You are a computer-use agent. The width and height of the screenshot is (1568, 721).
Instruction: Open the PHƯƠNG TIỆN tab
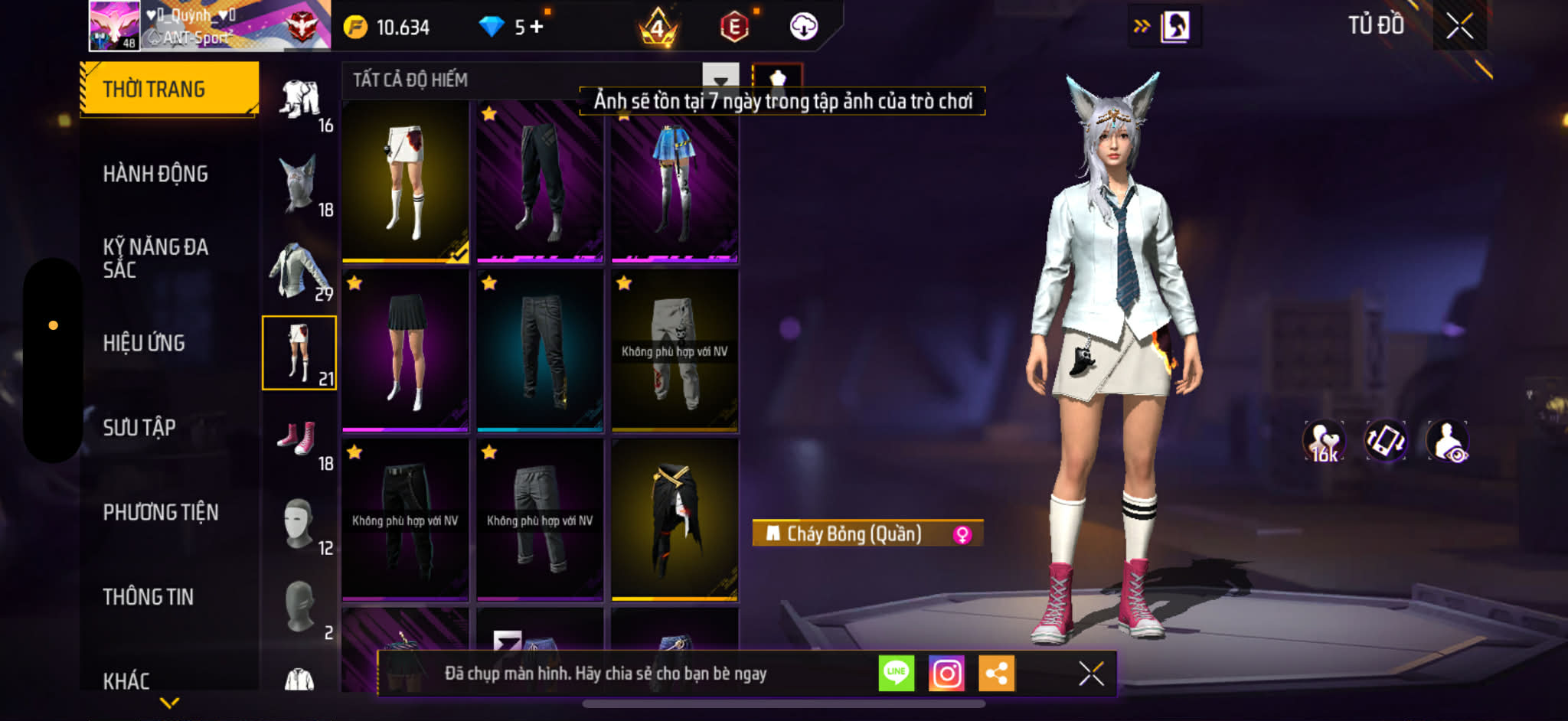coord(161,512)
